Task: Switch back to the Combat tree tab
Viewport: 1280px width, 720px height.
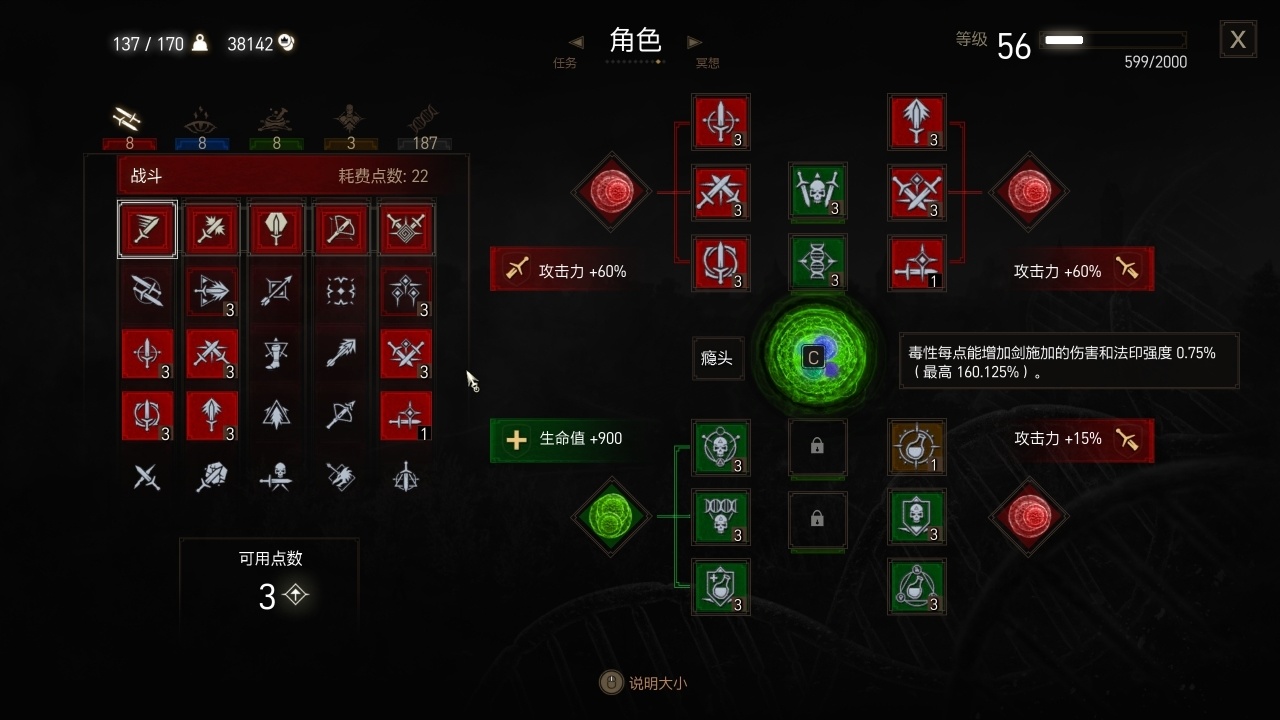Action: [x=128, y=120]
